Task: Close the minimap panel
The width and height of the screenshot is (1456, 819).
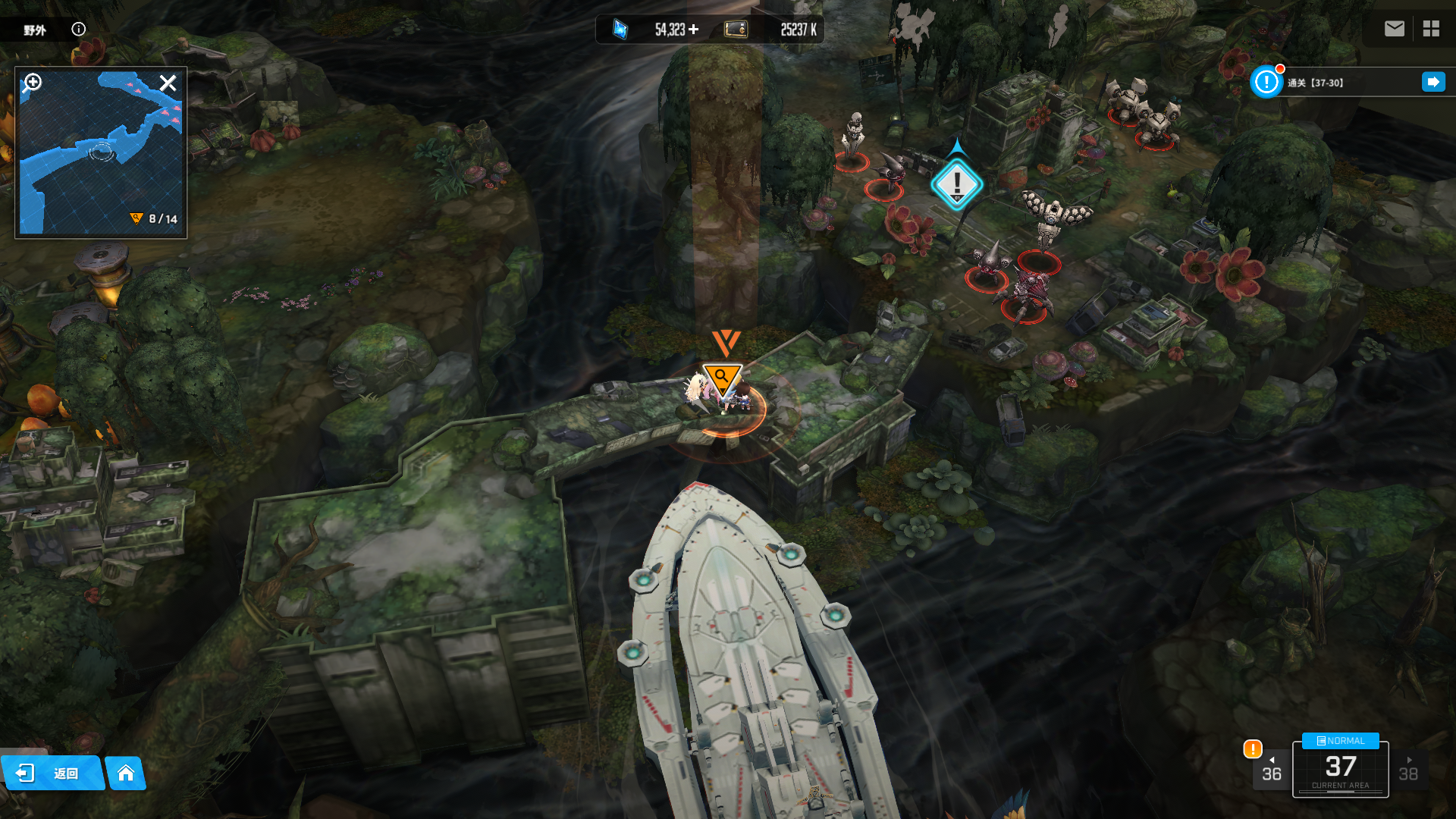Action: coord(168,83)
